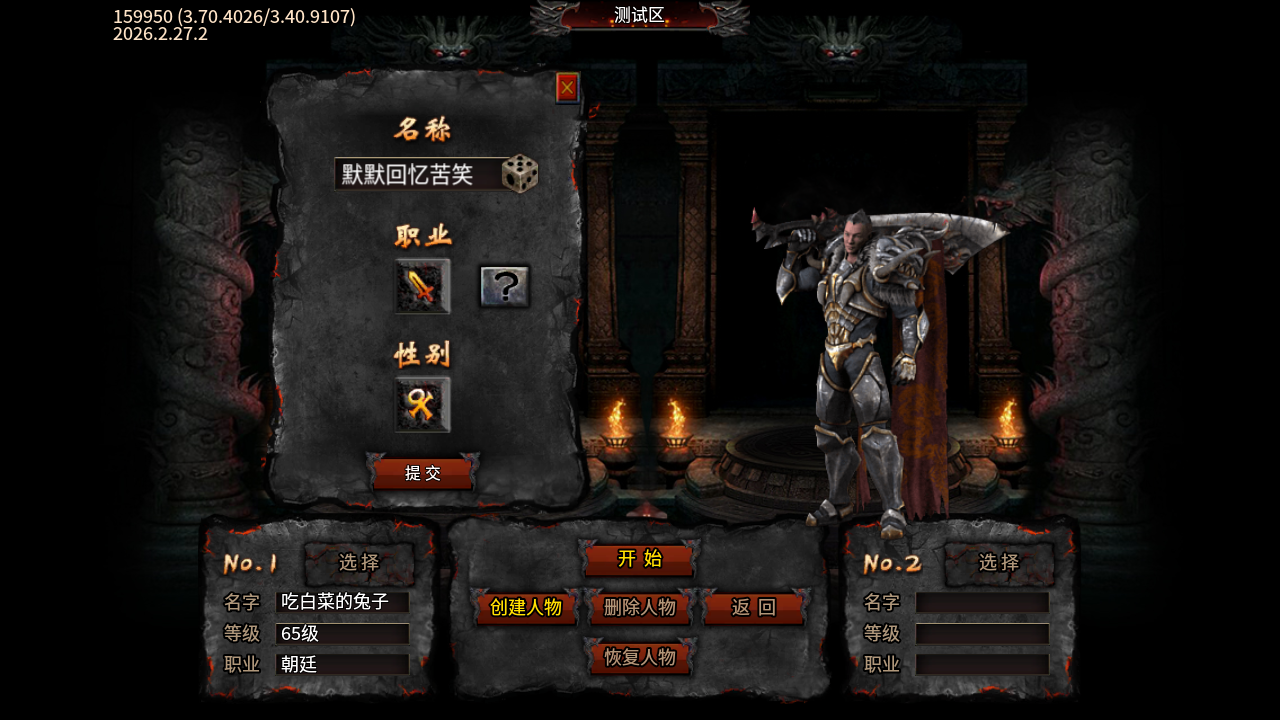Select the sword class icon
The height and width of the screenshot is (720, 1280).
pos(422,287)
